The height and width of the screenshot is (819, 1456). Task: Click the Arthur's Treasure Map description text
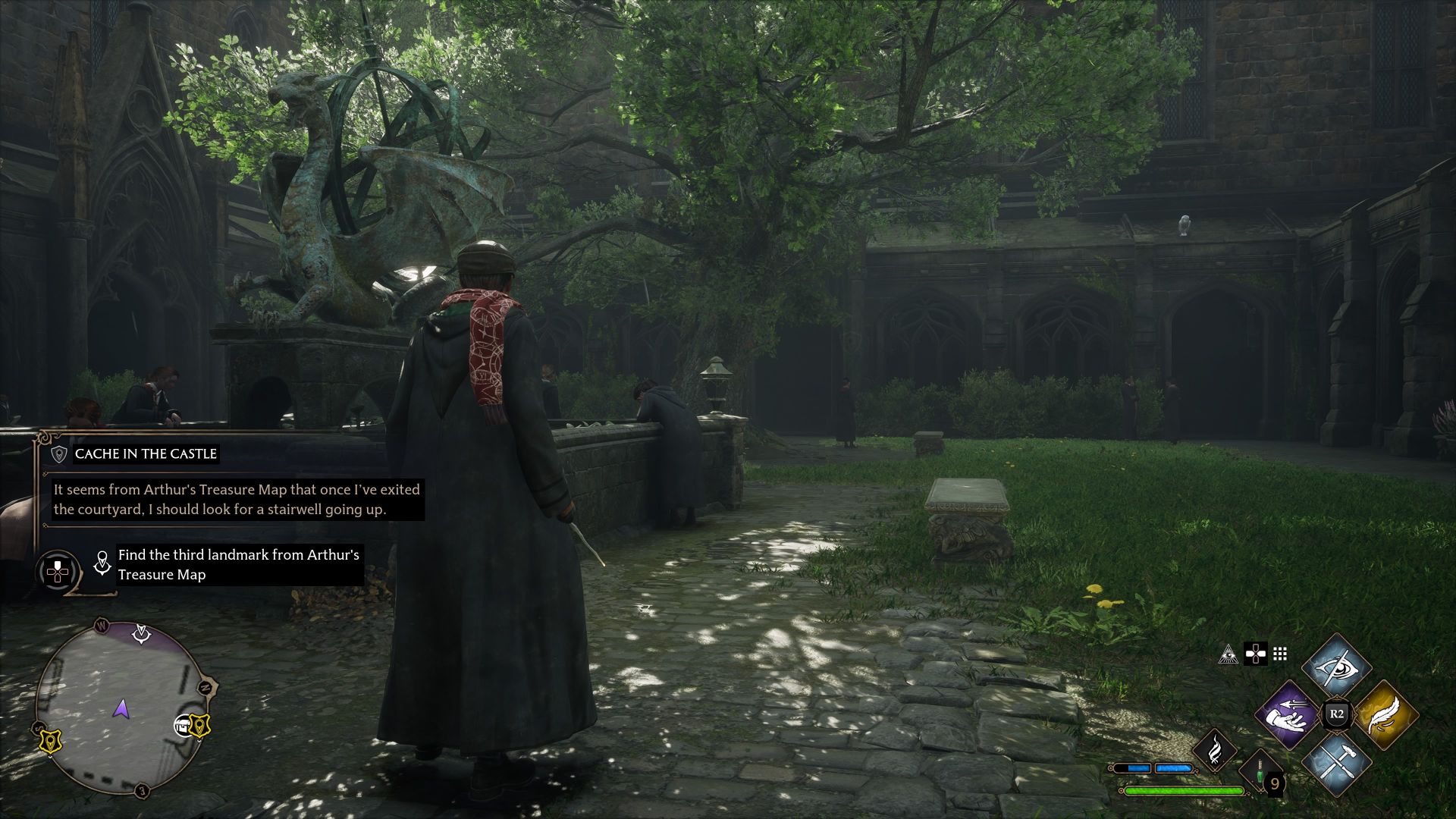click(x=235, y=499)
